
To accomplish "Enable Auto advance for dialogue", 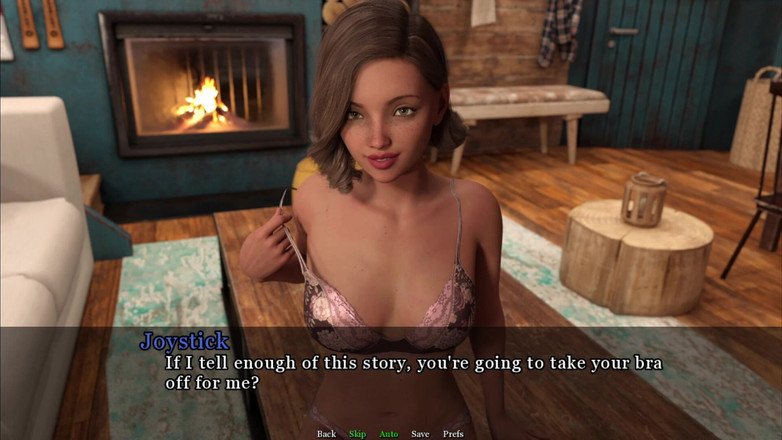I will point(388,434).
